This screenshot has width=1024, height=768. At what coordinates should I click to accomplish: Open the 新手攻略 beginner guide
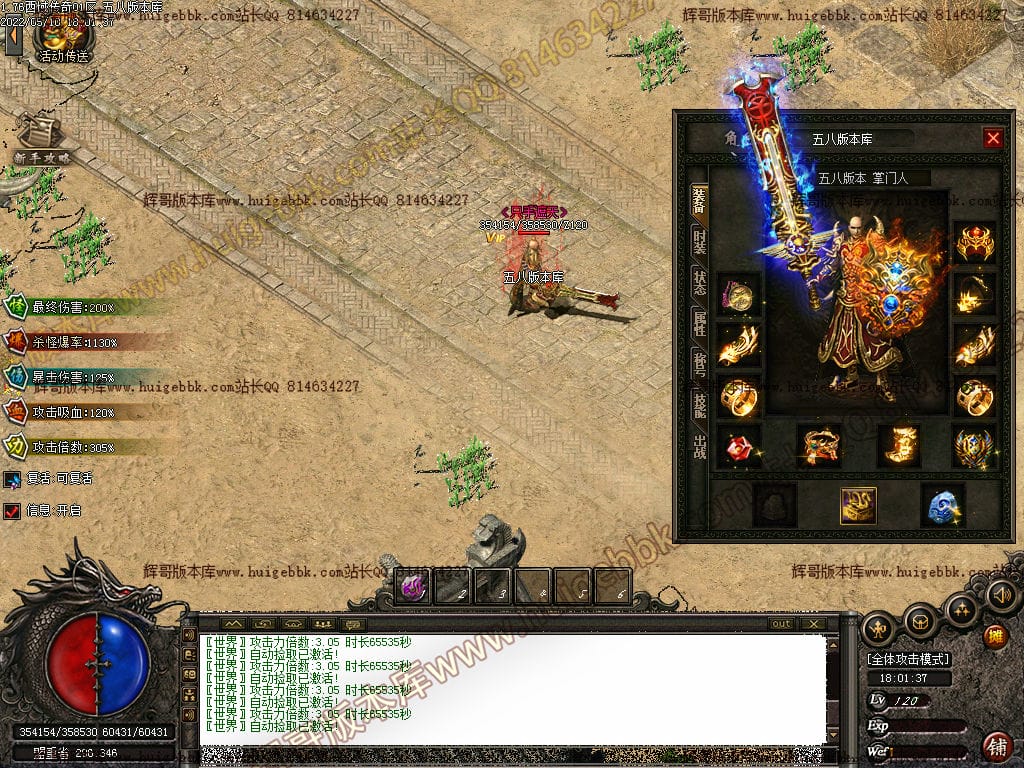pyautogui.click(x=42, y=139)
